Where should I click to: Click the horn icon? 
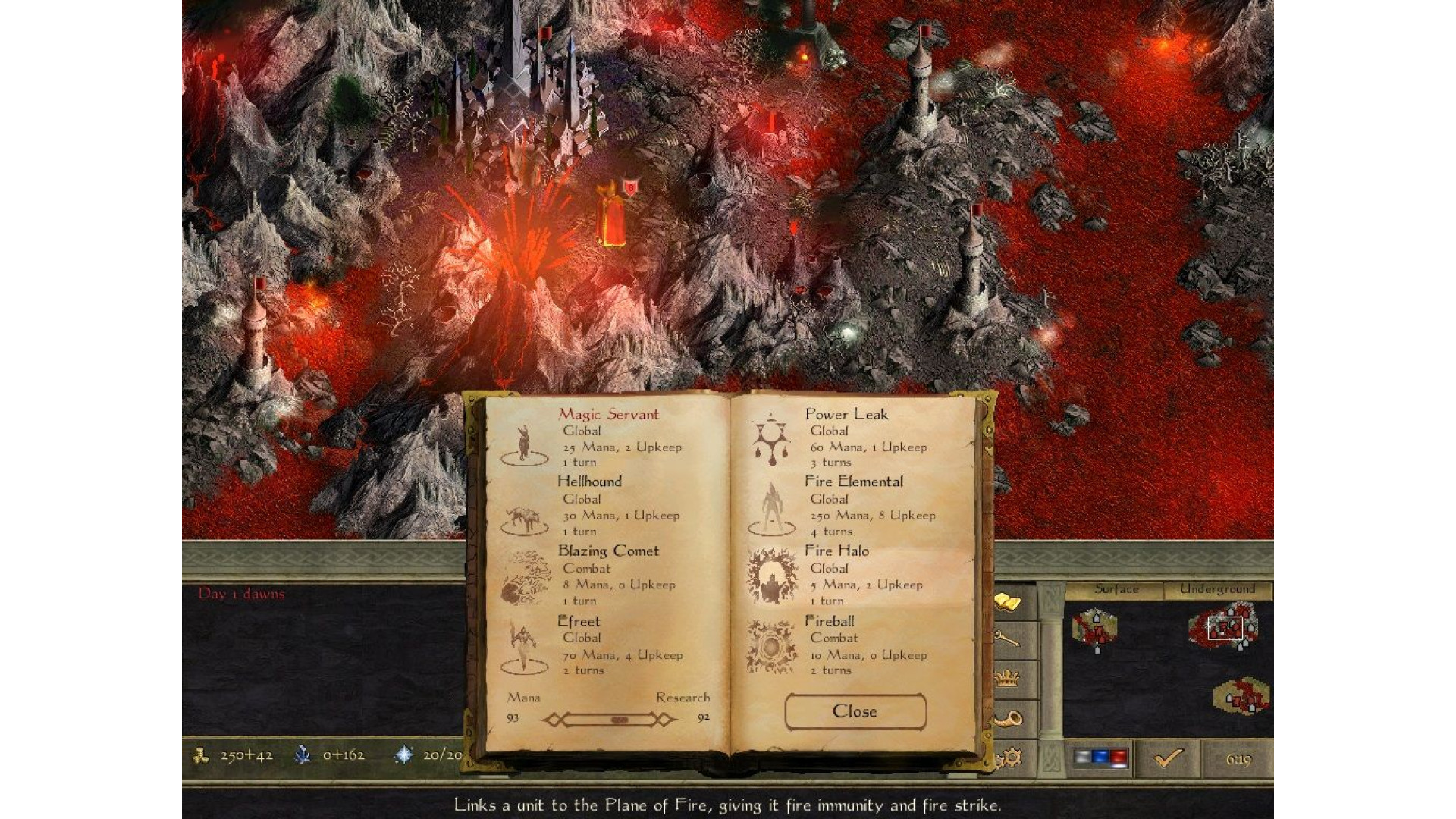1008,719
